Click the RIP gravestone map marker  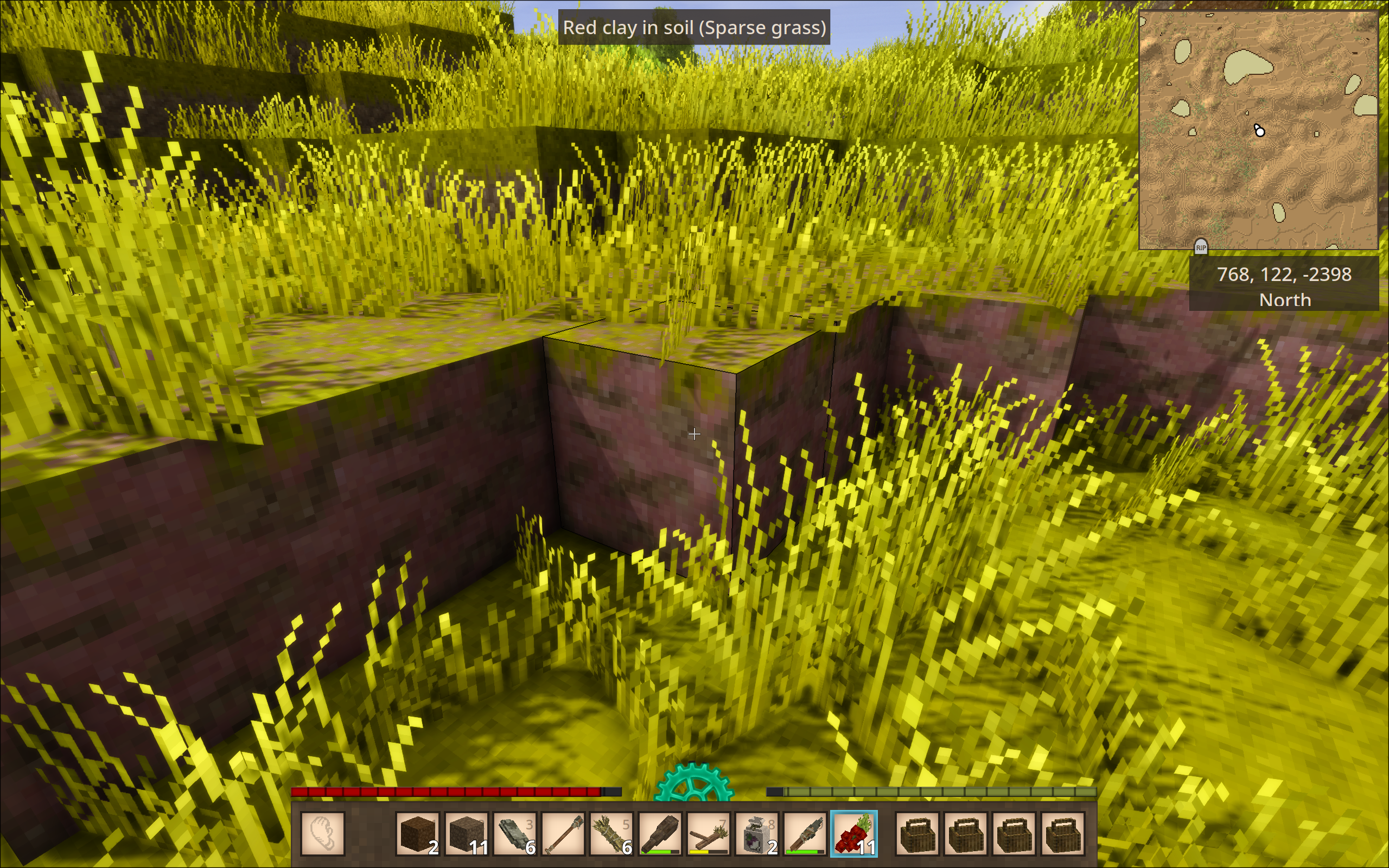tap(1201, 247)
